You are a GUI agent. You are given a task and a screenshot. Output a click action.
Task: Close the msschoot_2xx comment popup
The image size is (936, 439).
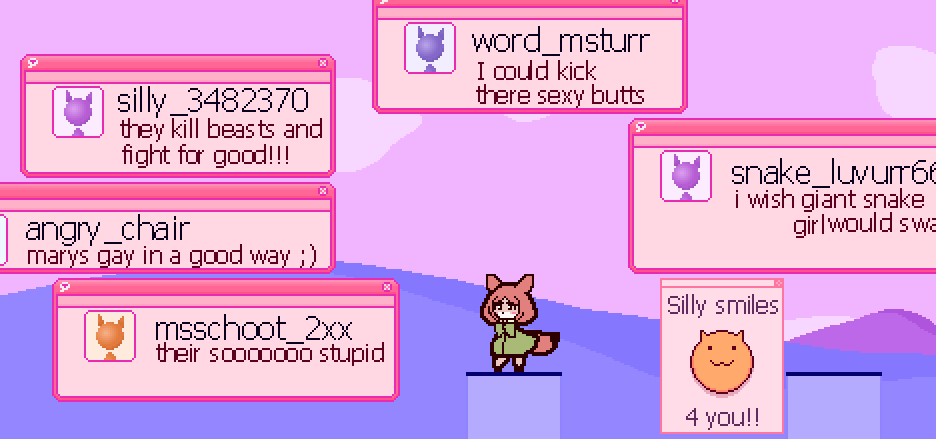click(x=387, y=287)
